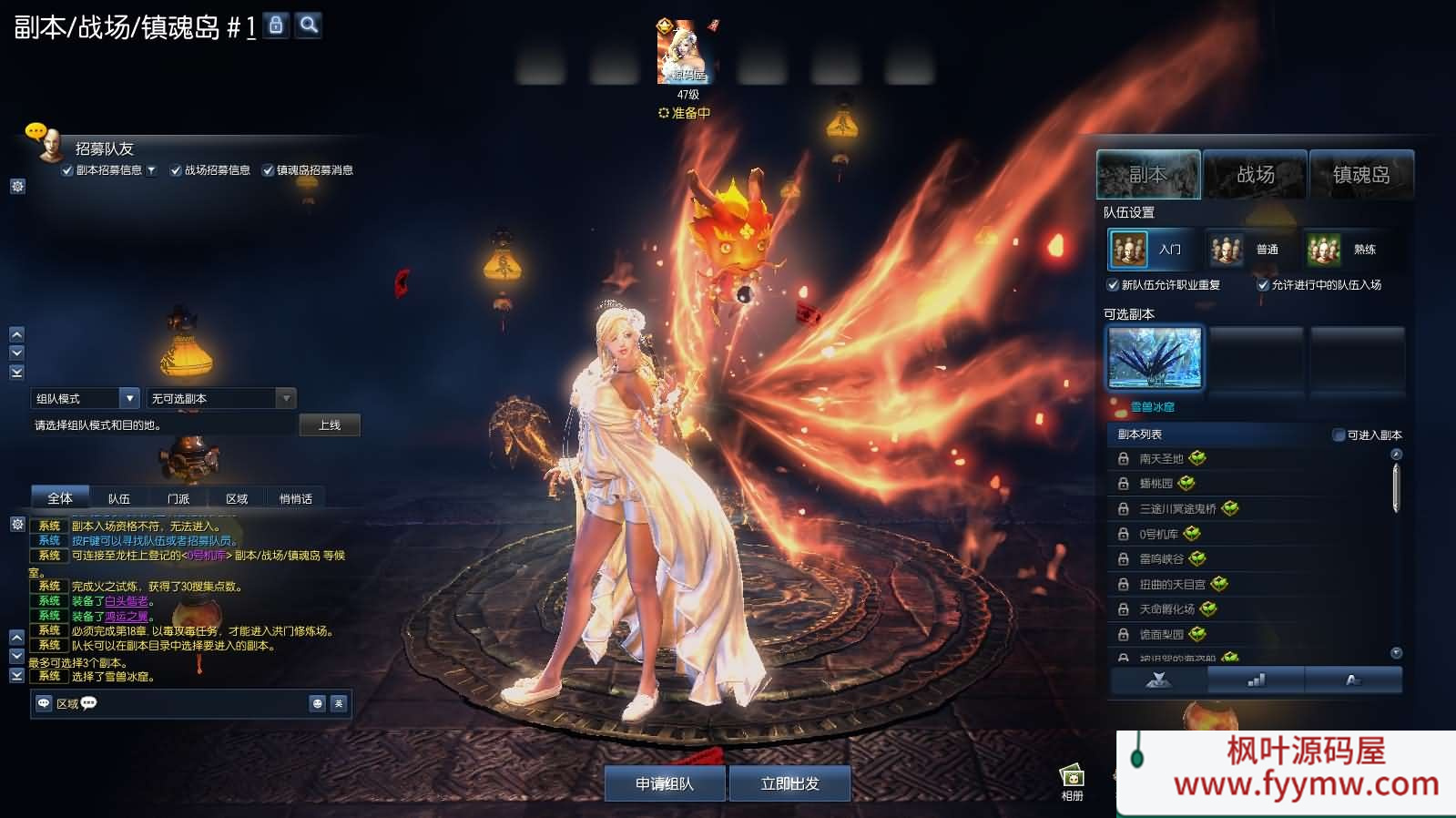Screen dimensions: 1456x818
Task: Click the 雪兽冰窟 dungeon thumbnail
Action: tap(1155, 358)
